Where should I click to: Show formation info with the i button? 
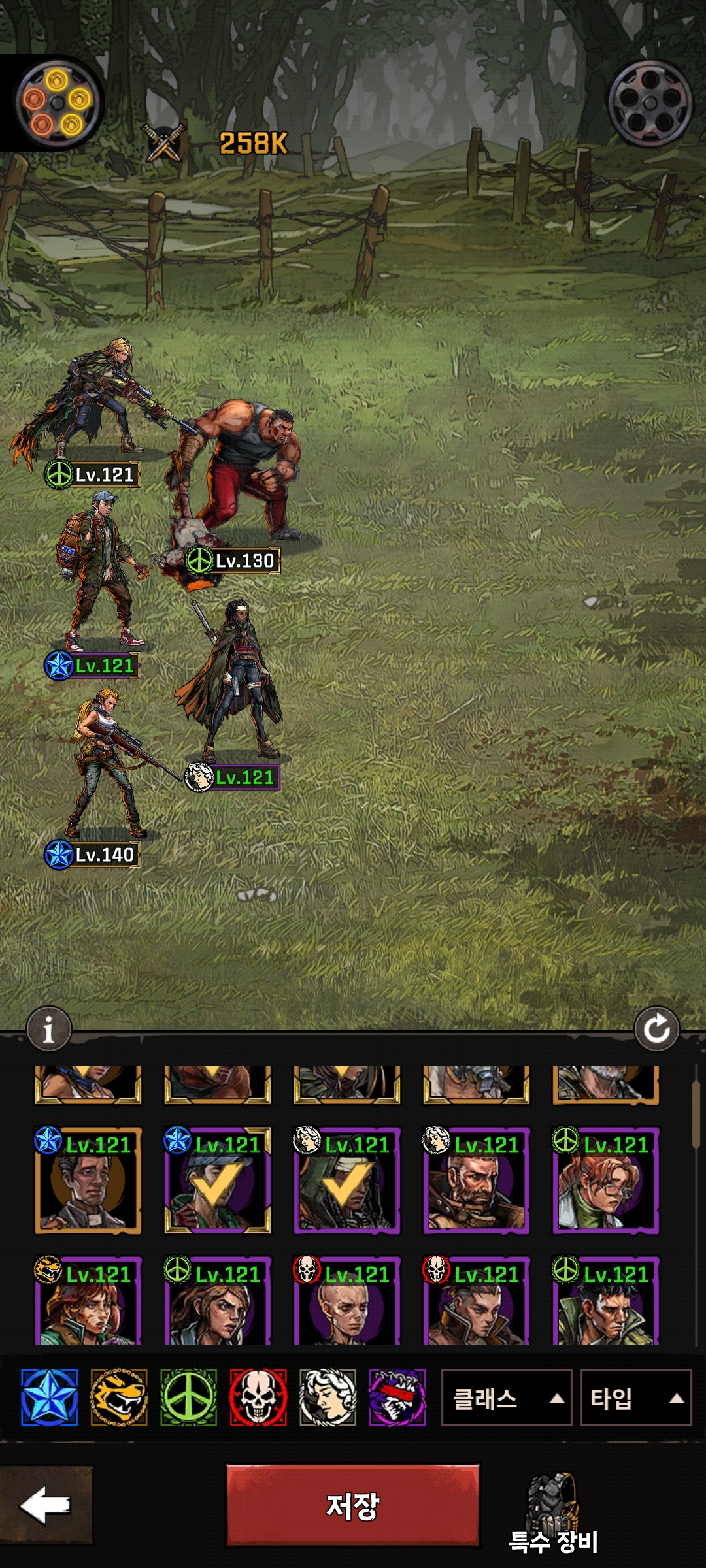pos(48,1030)
